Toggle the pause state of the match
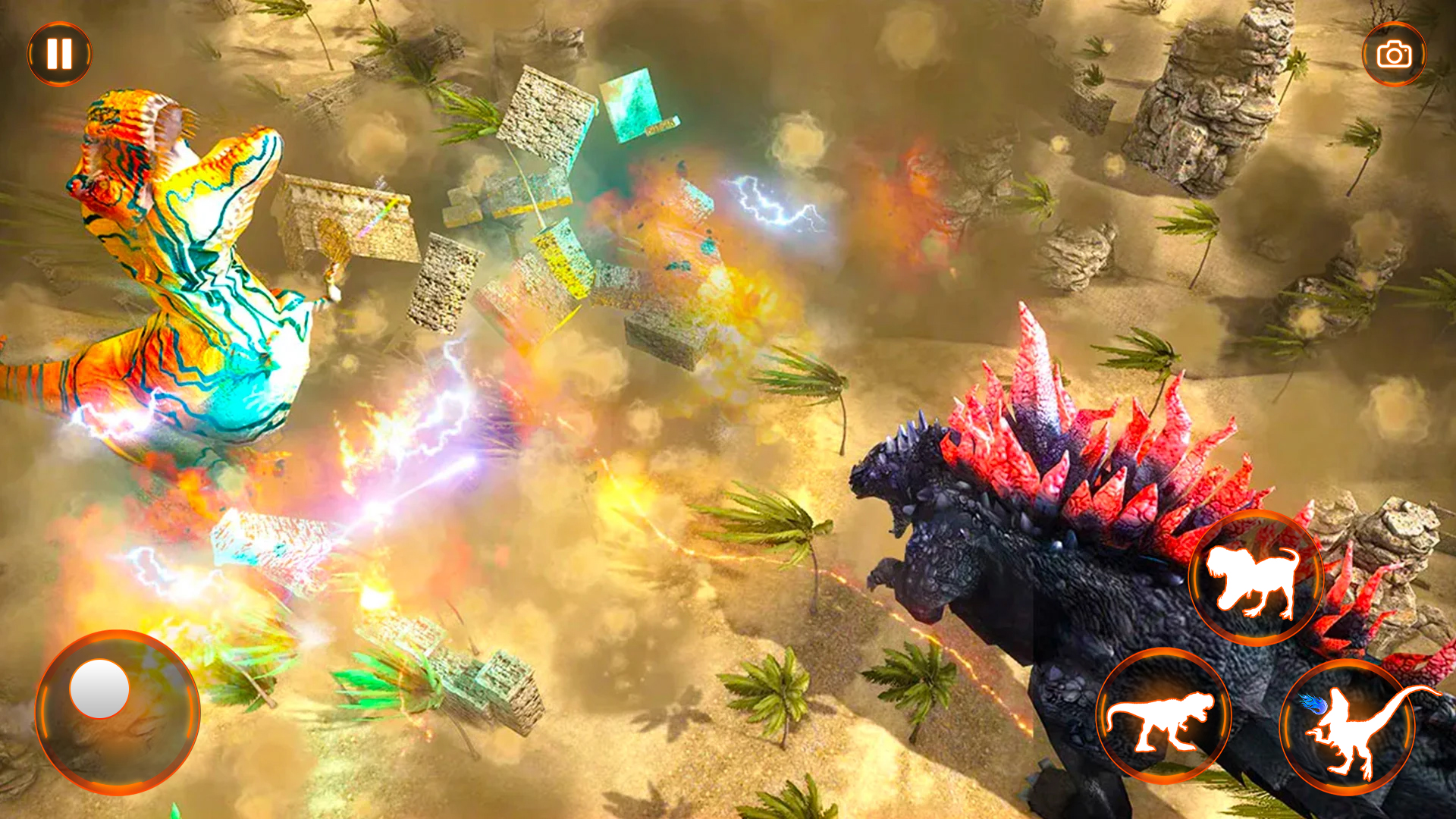The height and width of the screenshot is (819, 1456). pos(61,53)
